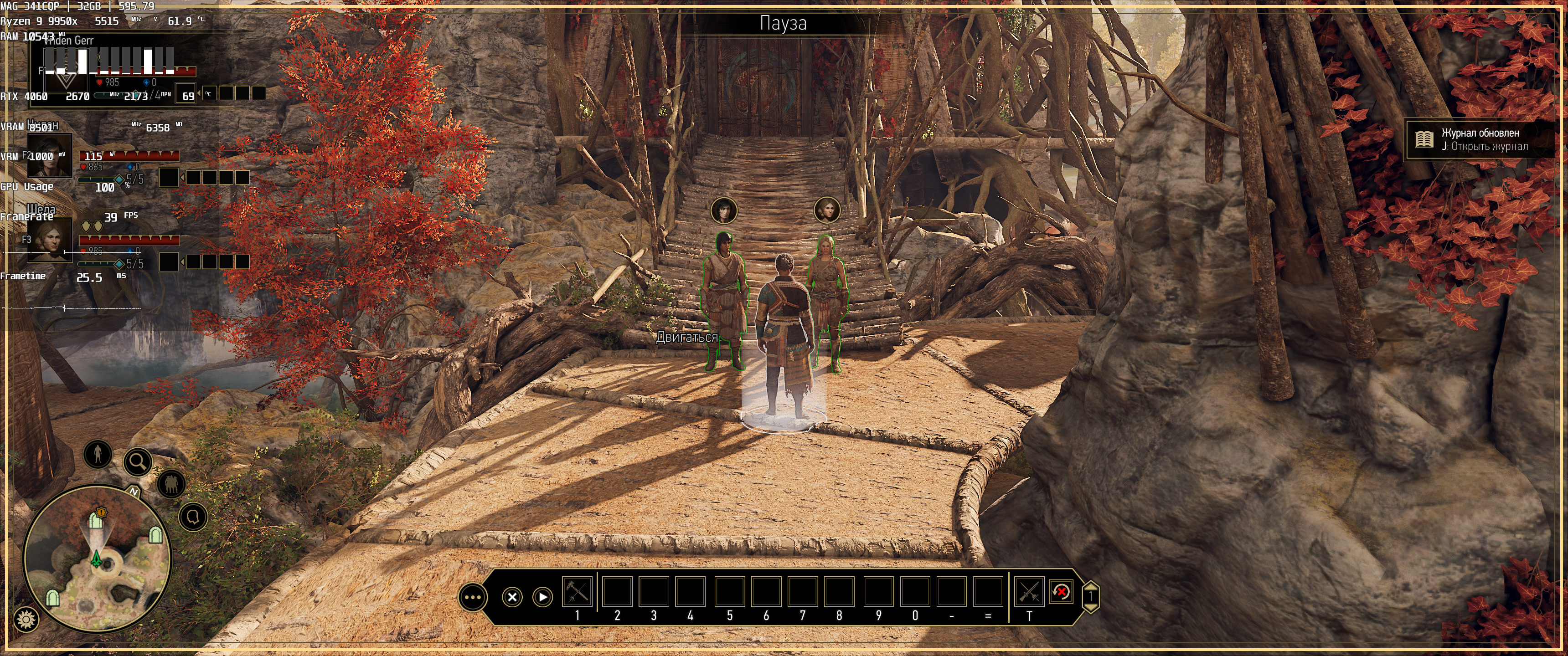Toggle the crossed sword and rifle slot

point(1029,592)
